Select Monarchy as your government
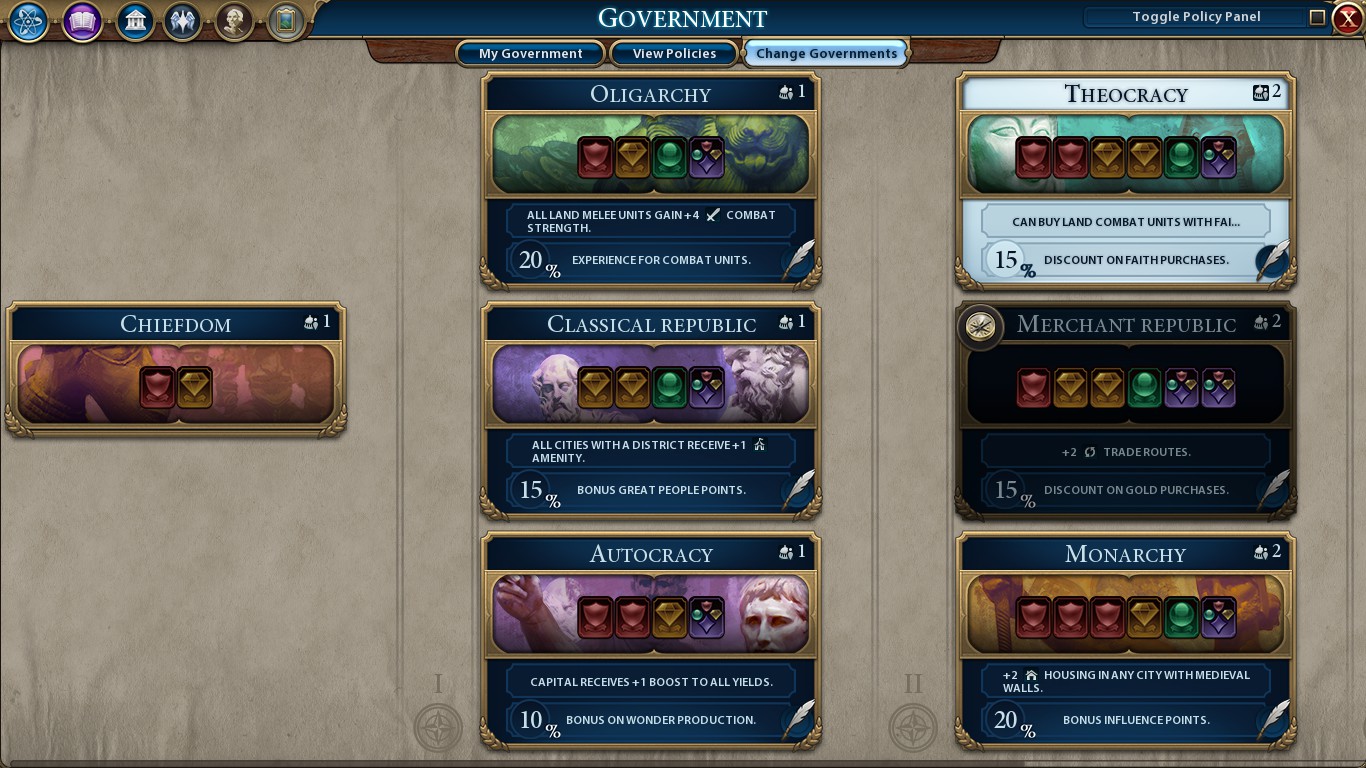Viewport: 1366px width, 768px height. (x=1124, y=554)
